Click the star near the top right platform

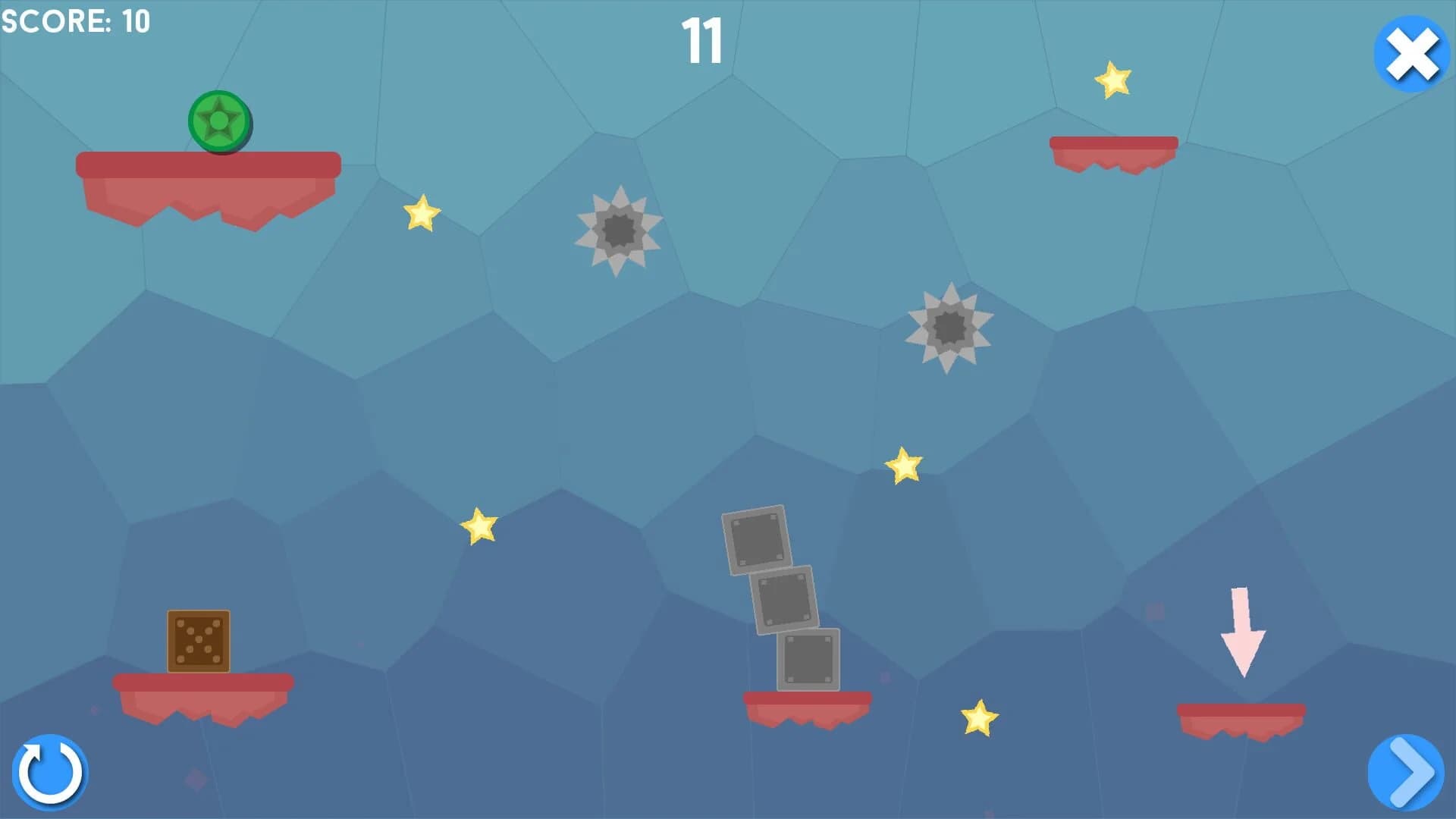click(x=1112, y=81)
